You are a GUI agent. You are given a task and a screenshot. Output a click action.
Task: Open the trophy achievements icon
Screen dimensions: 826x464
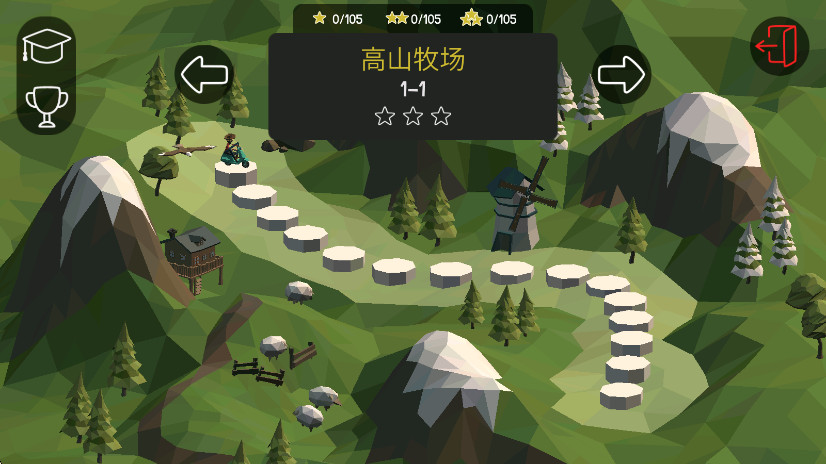tap(46, 105)
